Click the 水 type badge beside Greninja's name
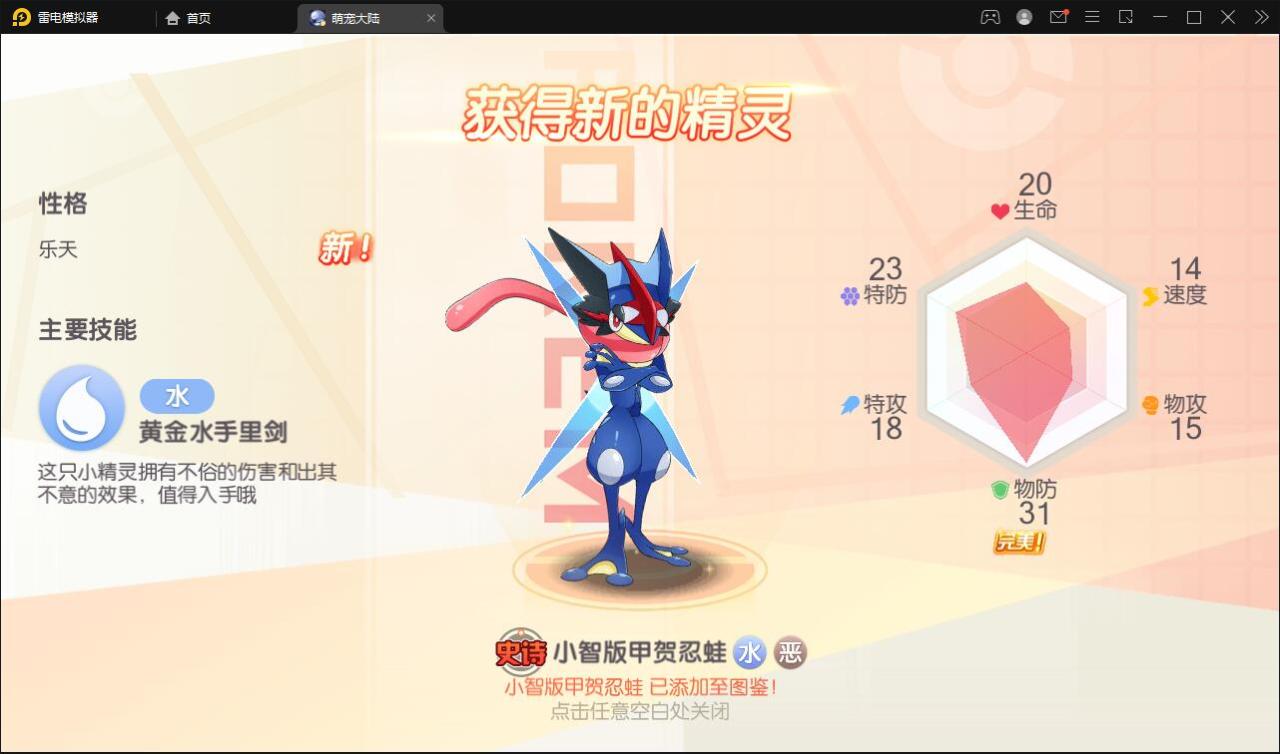The width and height of the screenshot is (1280, 754). 749,652
